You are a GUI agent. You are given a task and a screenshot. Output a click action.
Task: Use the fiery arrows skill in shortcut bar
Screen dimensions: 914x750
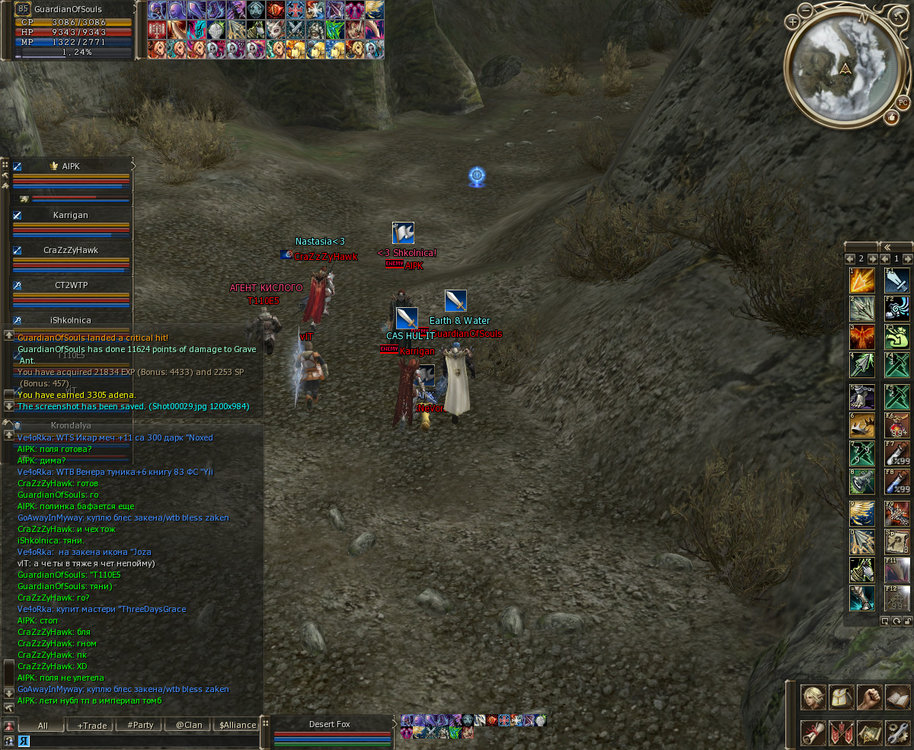click(862, 282)
